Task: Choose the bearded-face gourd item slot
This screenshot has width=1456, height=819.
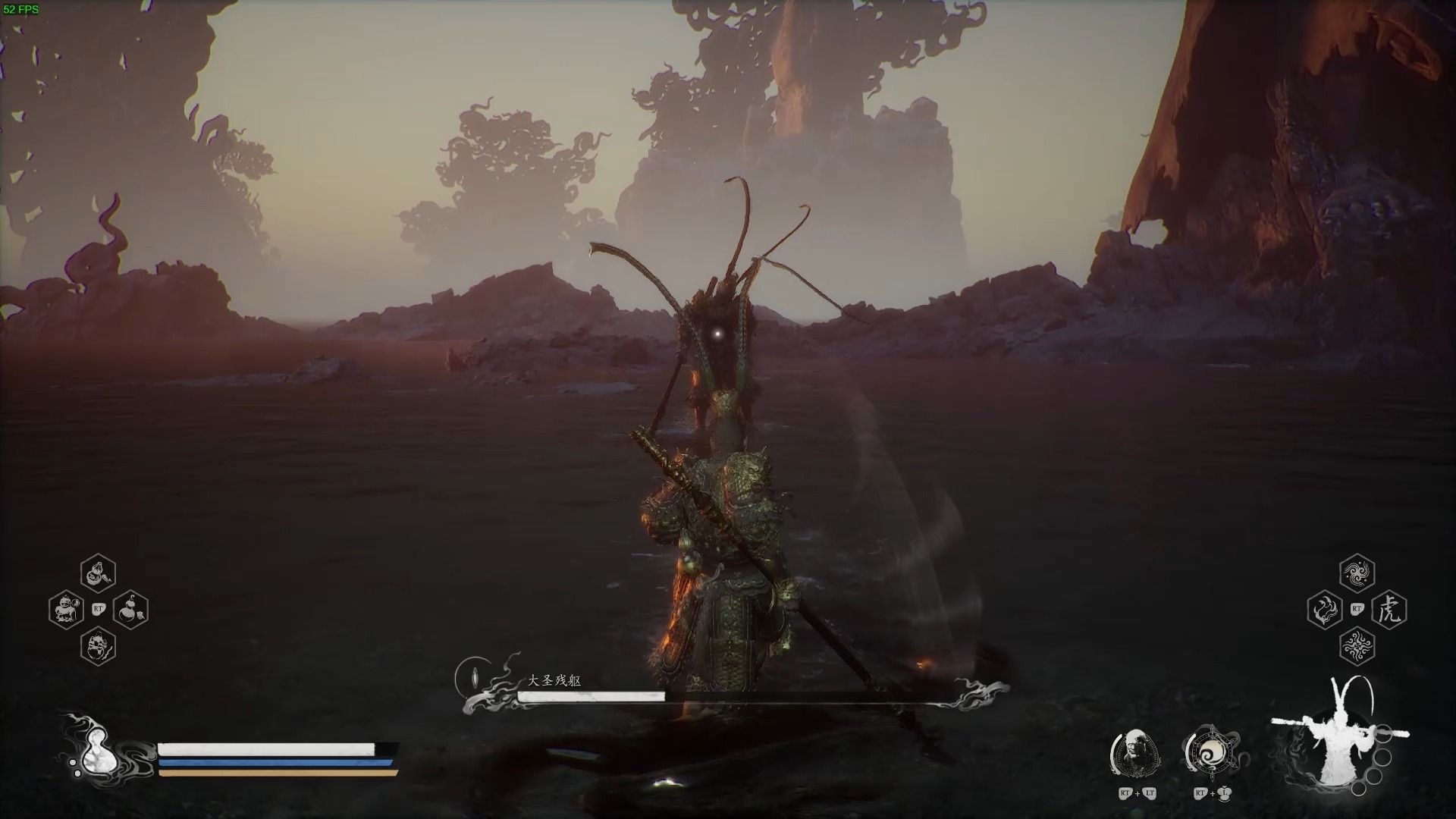Action: click(x=98, y=646)
